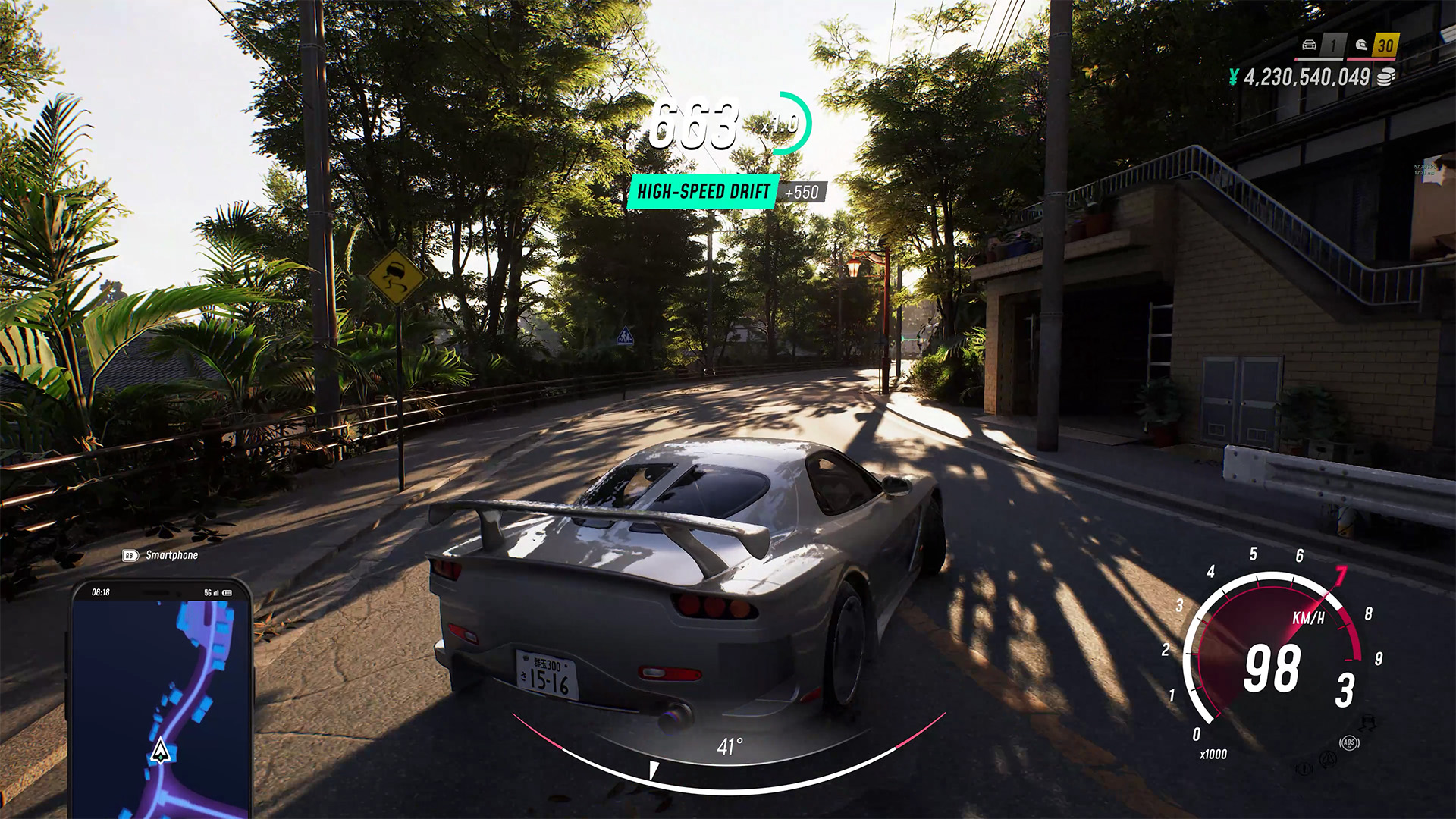
Task: Toggle the ABS indicator icon
Action: [1349, 742]
